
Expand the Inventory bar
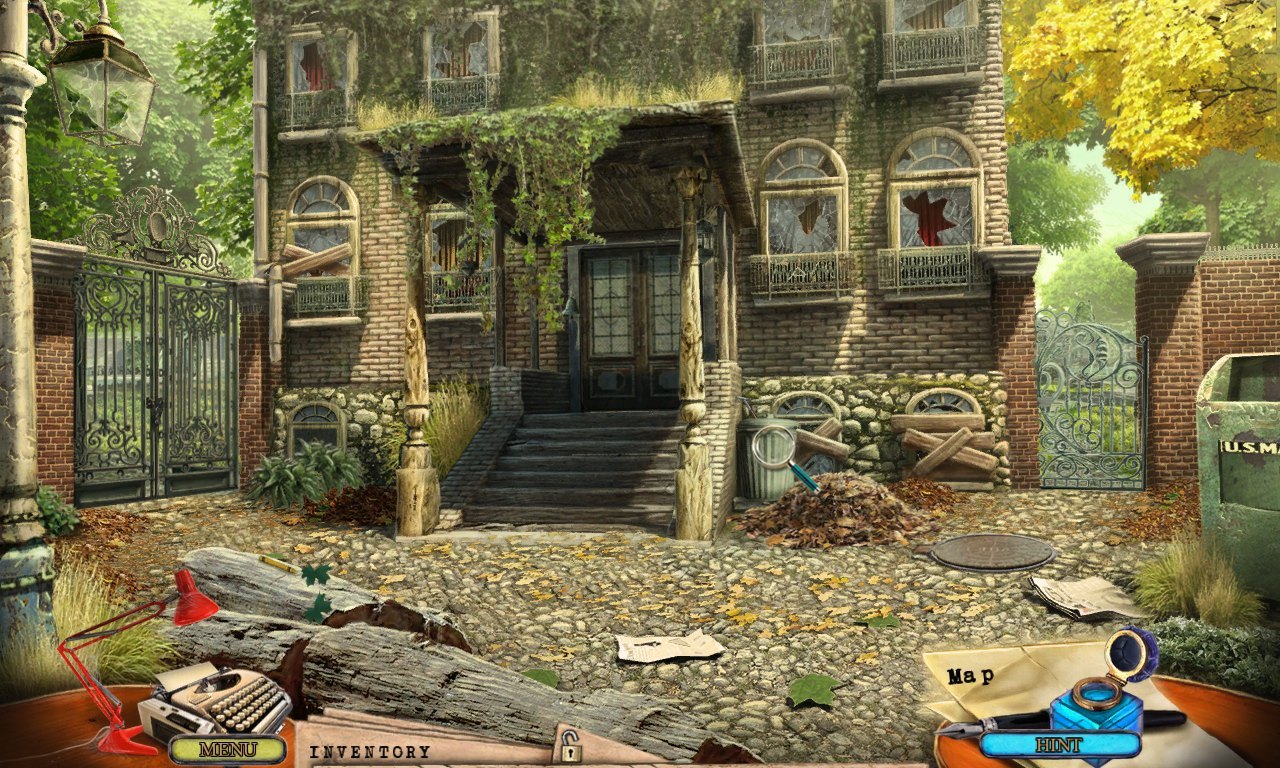point(370,751)
